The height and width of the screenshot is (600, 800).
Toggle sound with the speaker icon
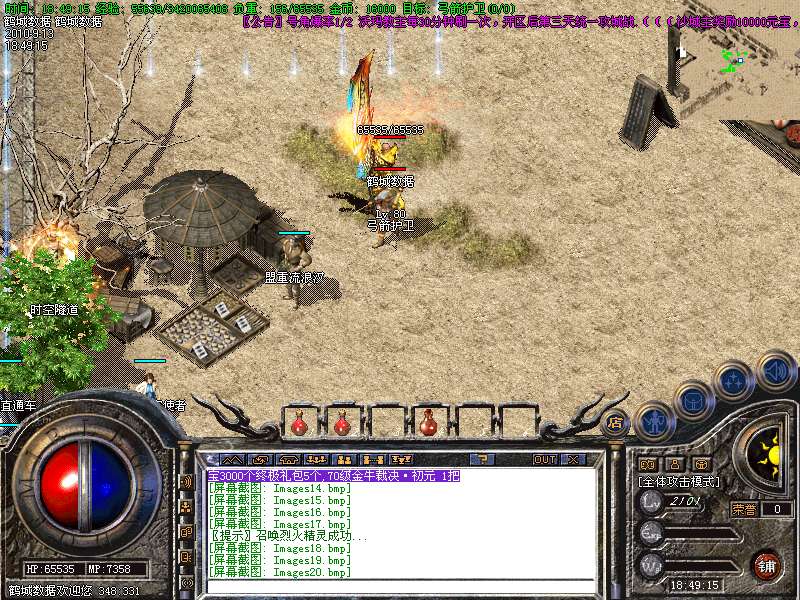click(x=775, y=369)
